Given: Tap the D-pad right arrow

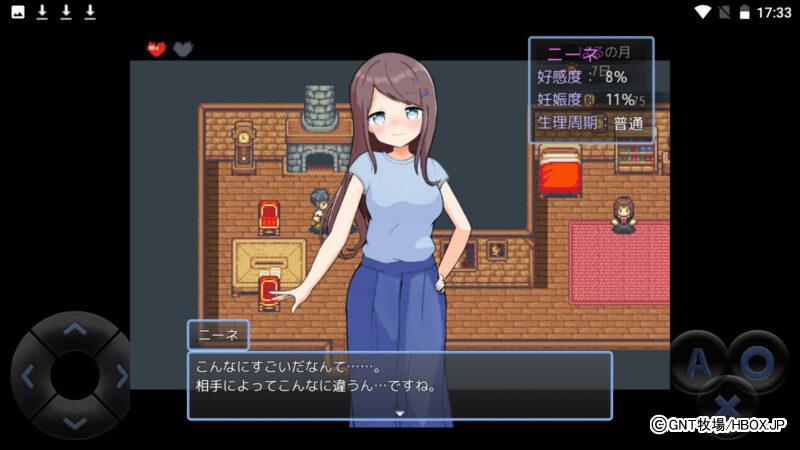Looking at the screenshot, I should 121,376.
